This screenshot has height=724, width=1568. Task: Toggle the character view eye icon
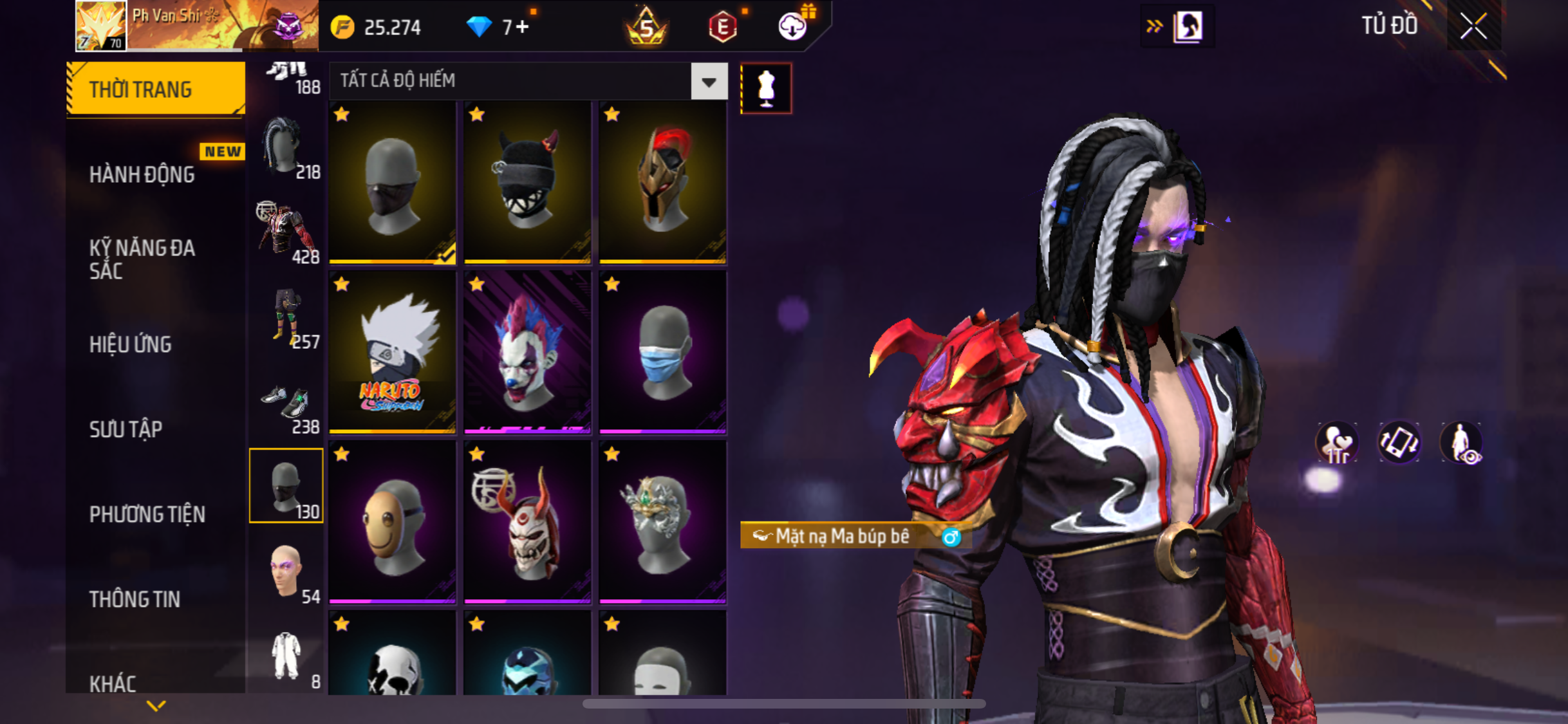(1462, 443)
